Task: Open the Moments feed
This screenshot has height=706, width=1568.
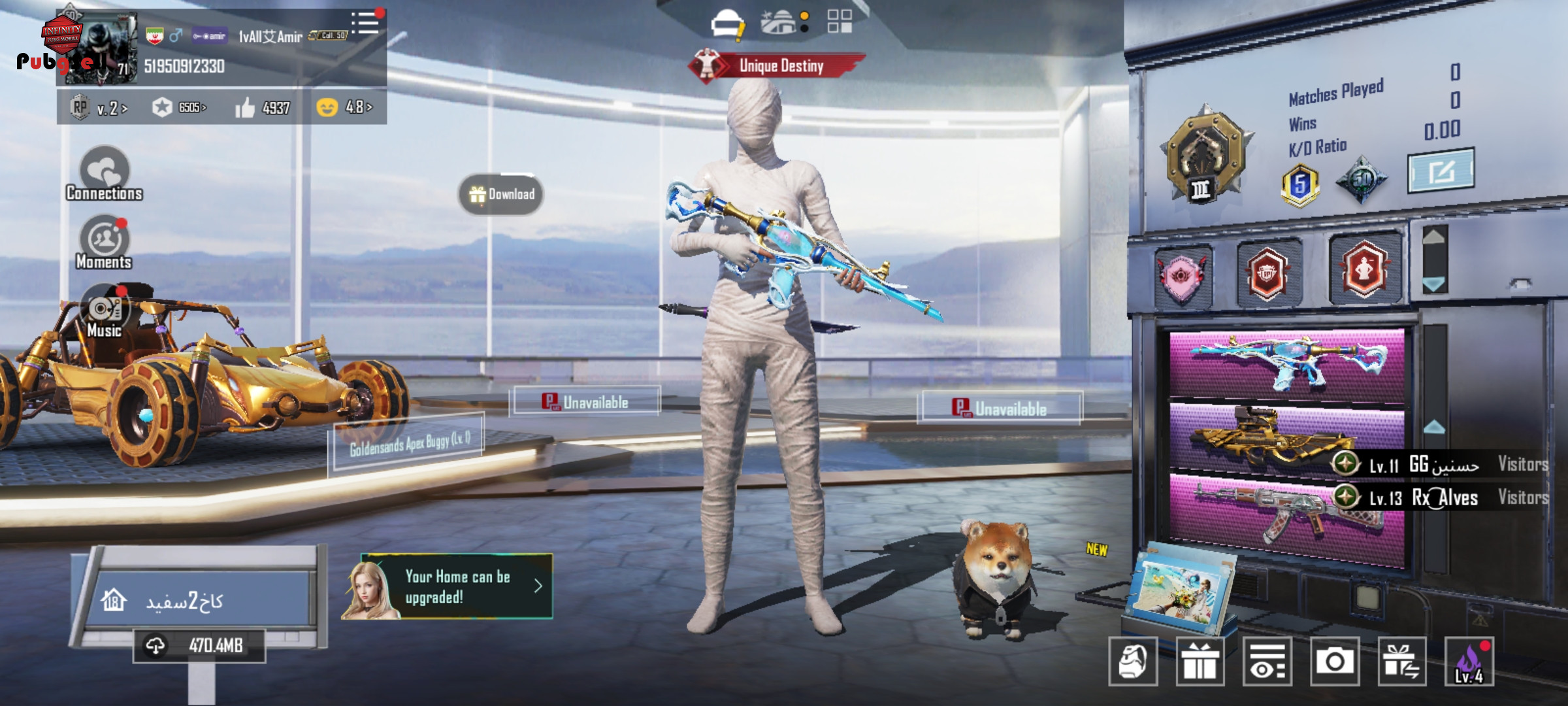Action: coord(105,243)
